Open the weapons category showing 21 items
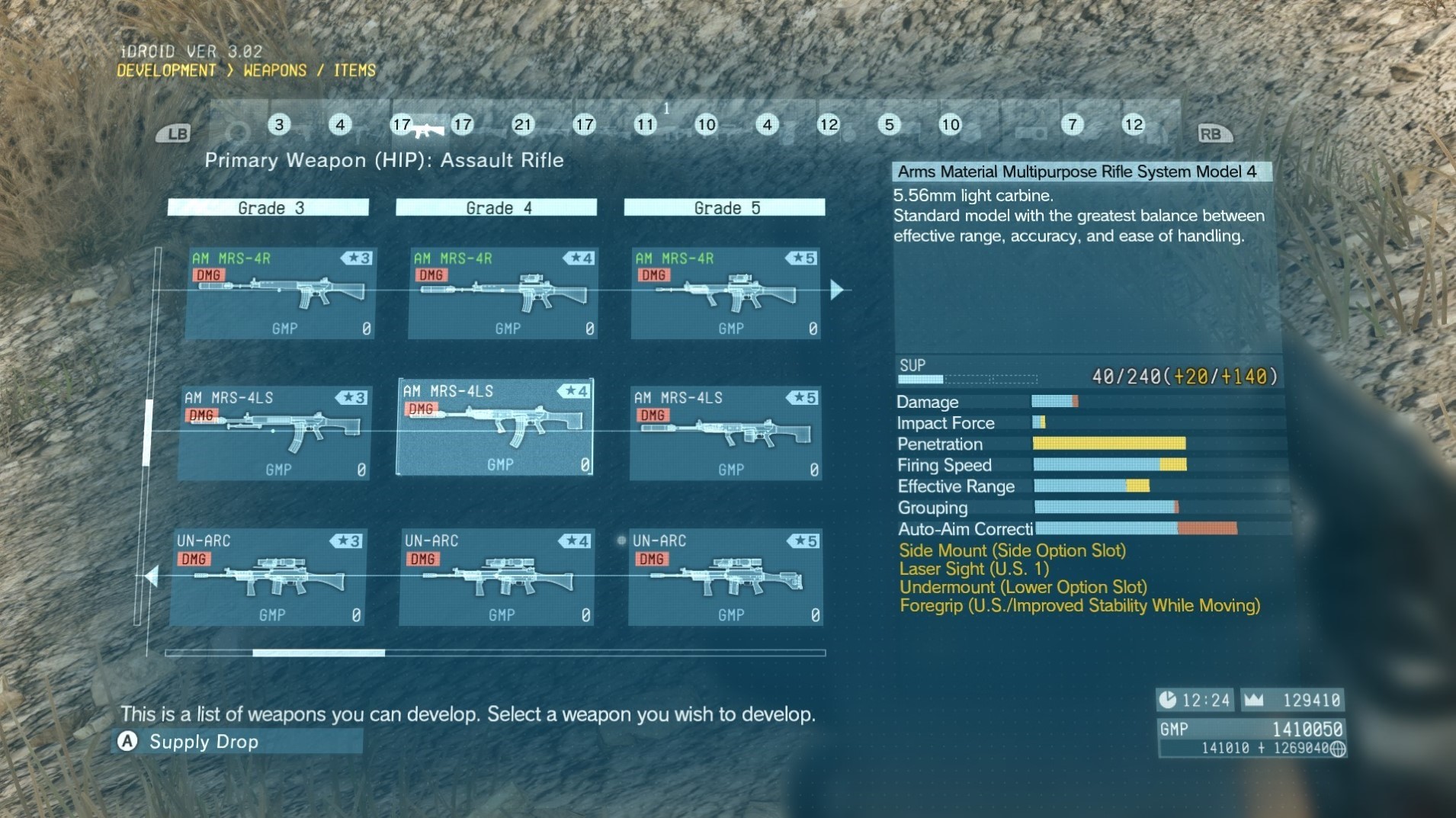The image size is (1456, 818). 524,125
